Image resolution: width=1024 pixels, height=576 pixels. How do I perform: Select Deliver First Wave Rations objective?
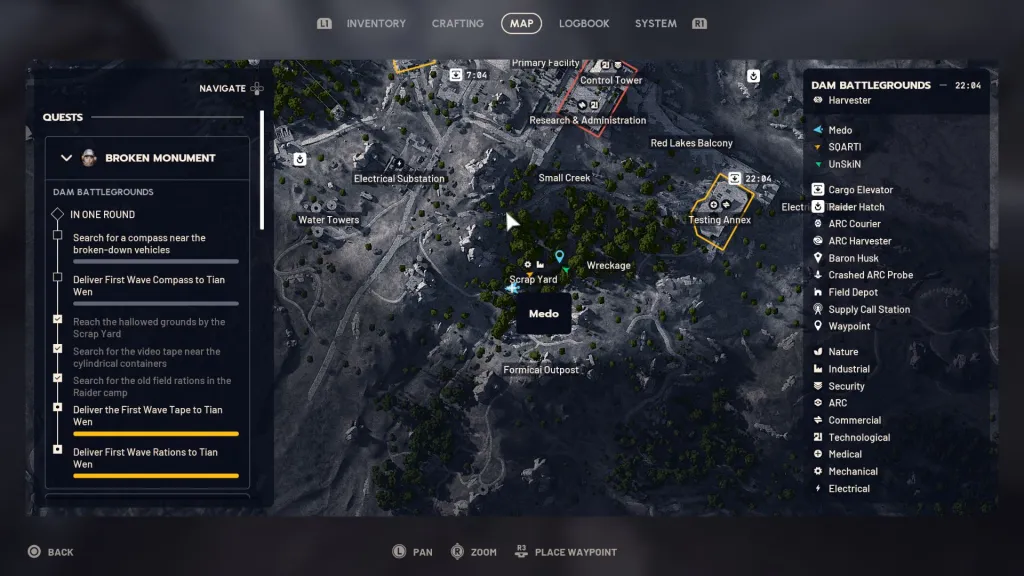pyautogui.click(x=145, y=458)
